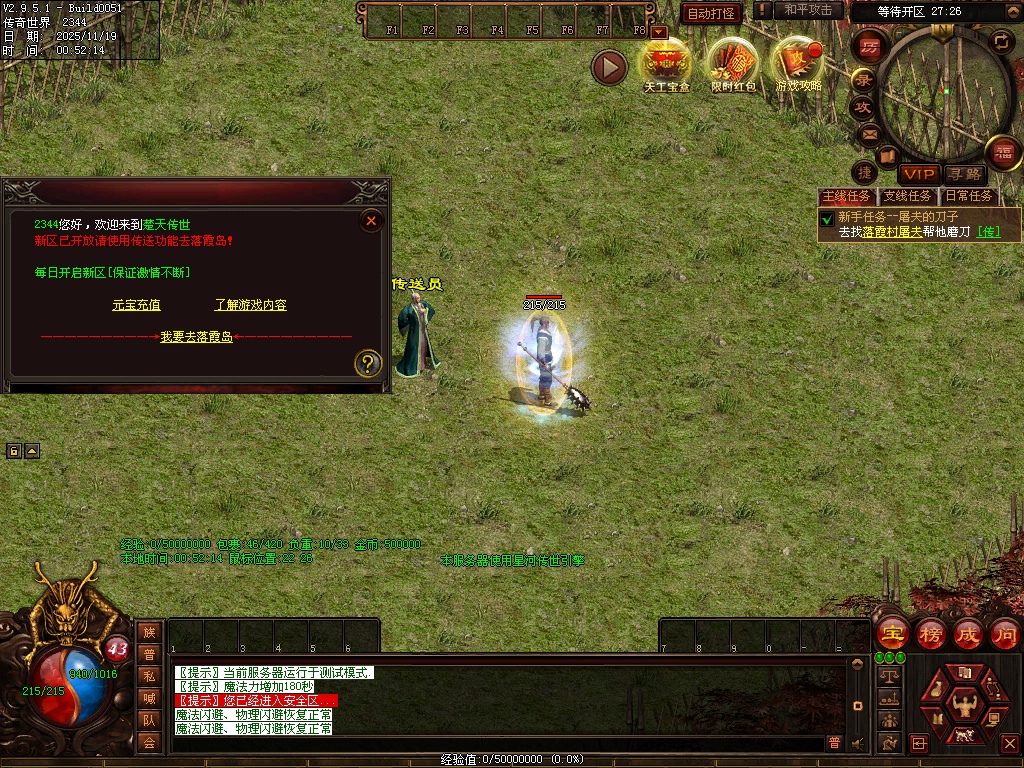Select 我要去落霞岛 teleport option
Image resolution: width=1024 pixels, height=768 pixels.
(197, 337)
